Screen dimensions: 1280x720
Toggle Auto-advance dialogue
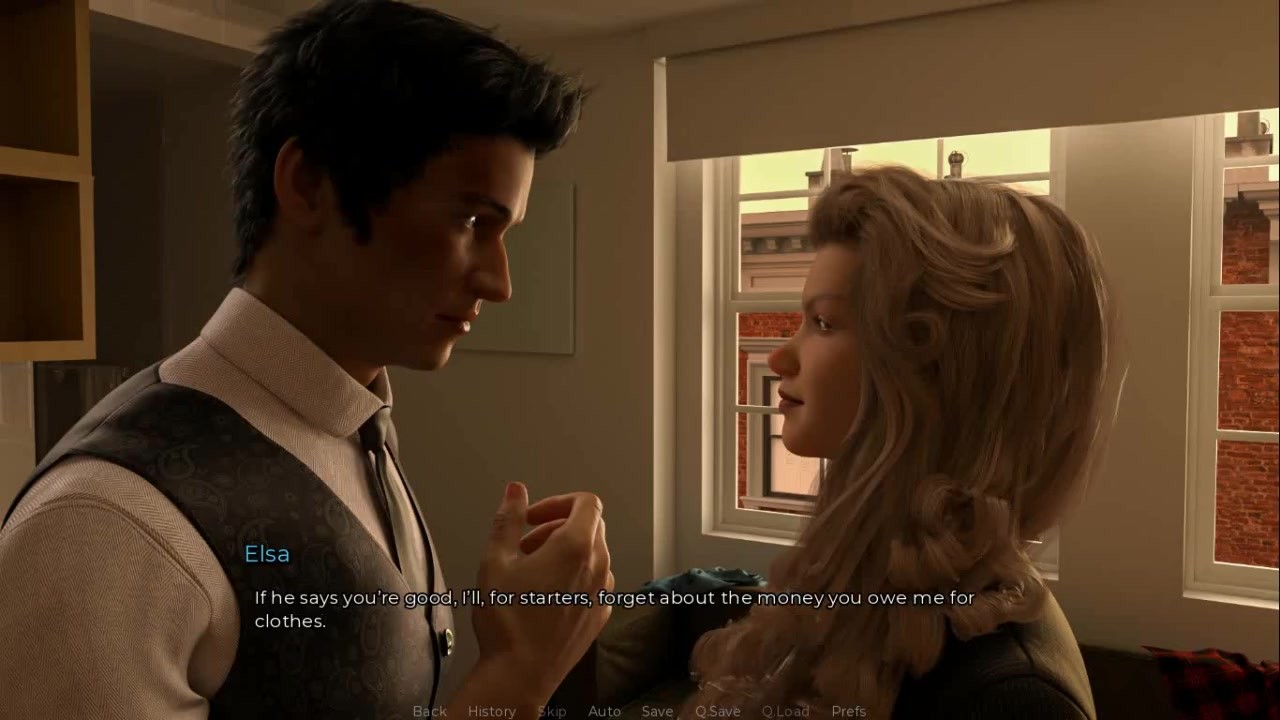click(604, 711)
